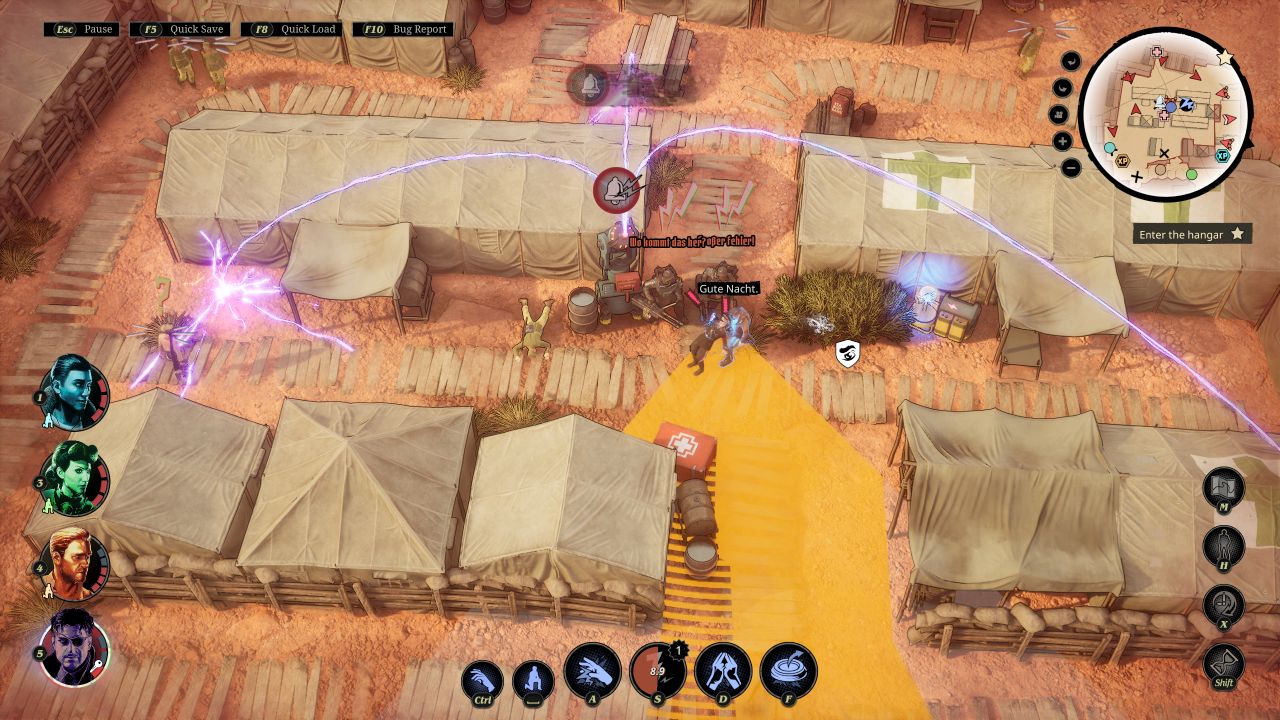Click the lightning ability on cooldown

tap(657, 669)
